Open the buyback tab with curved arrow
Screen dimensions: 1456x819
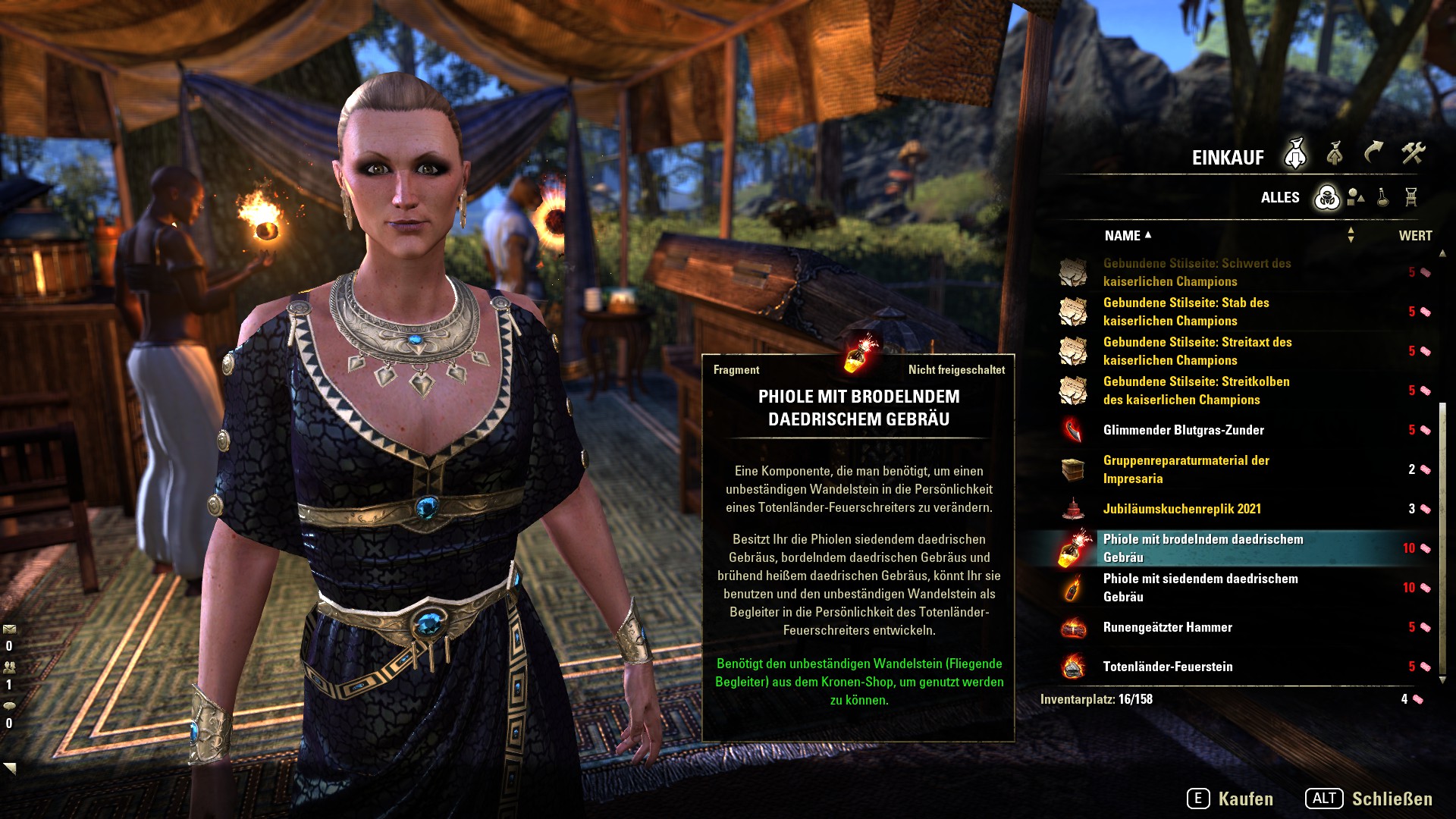click(1373, 154)
